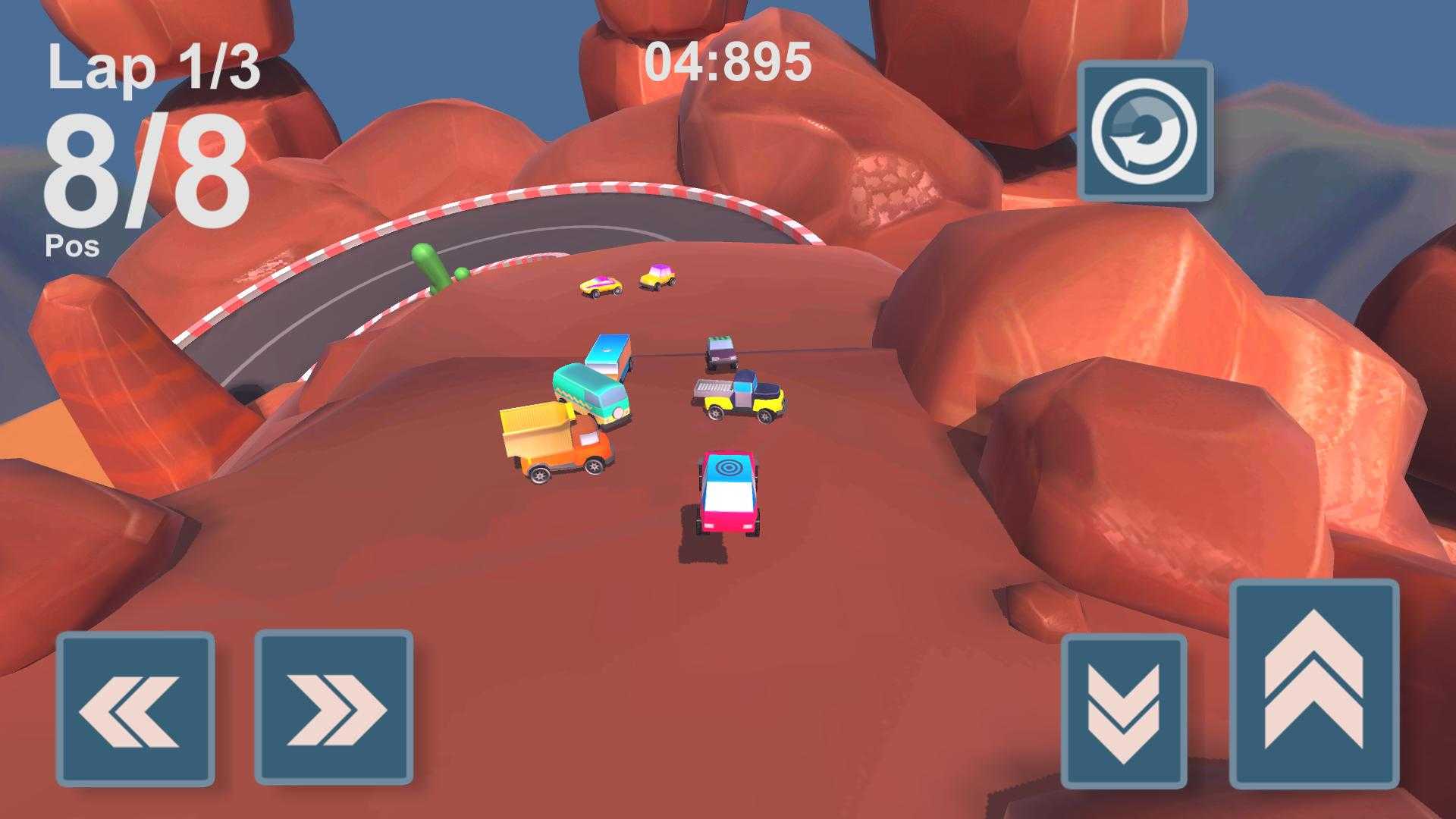Click the 04:895 race timer

tap(728, 64)
